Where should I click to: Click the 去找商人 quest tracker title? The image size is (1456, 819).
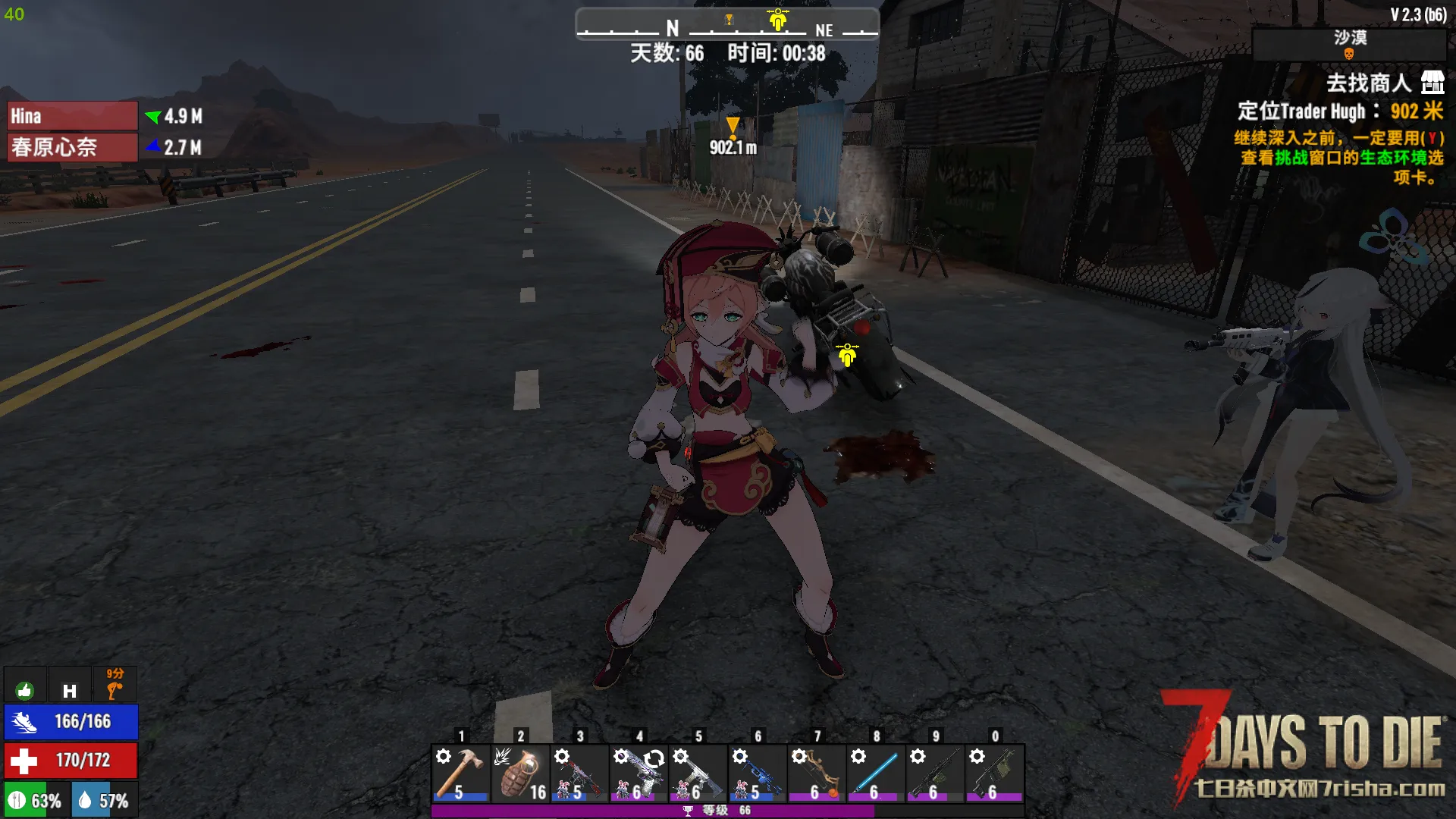point(1368,83)
